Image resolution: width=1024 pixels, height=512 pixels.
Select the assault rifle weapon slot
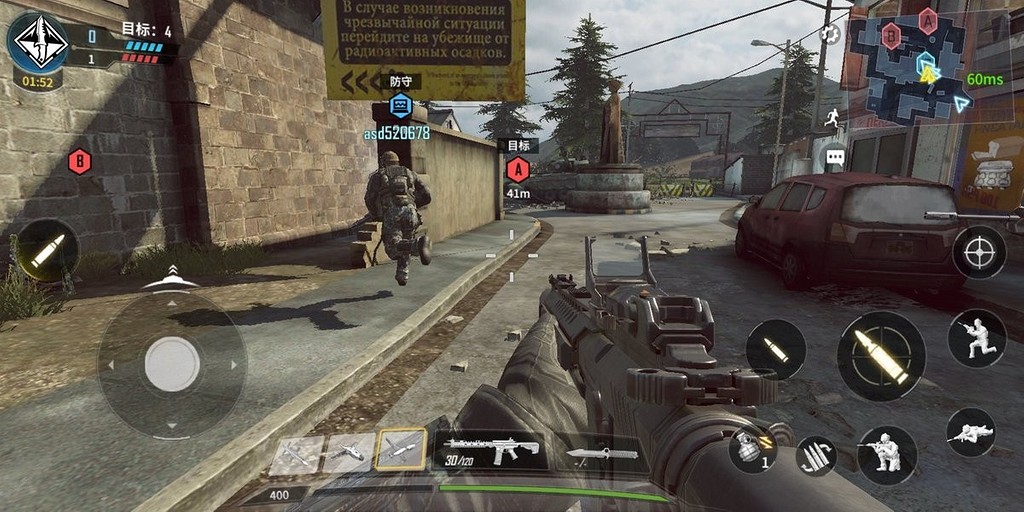click(491, 450)
